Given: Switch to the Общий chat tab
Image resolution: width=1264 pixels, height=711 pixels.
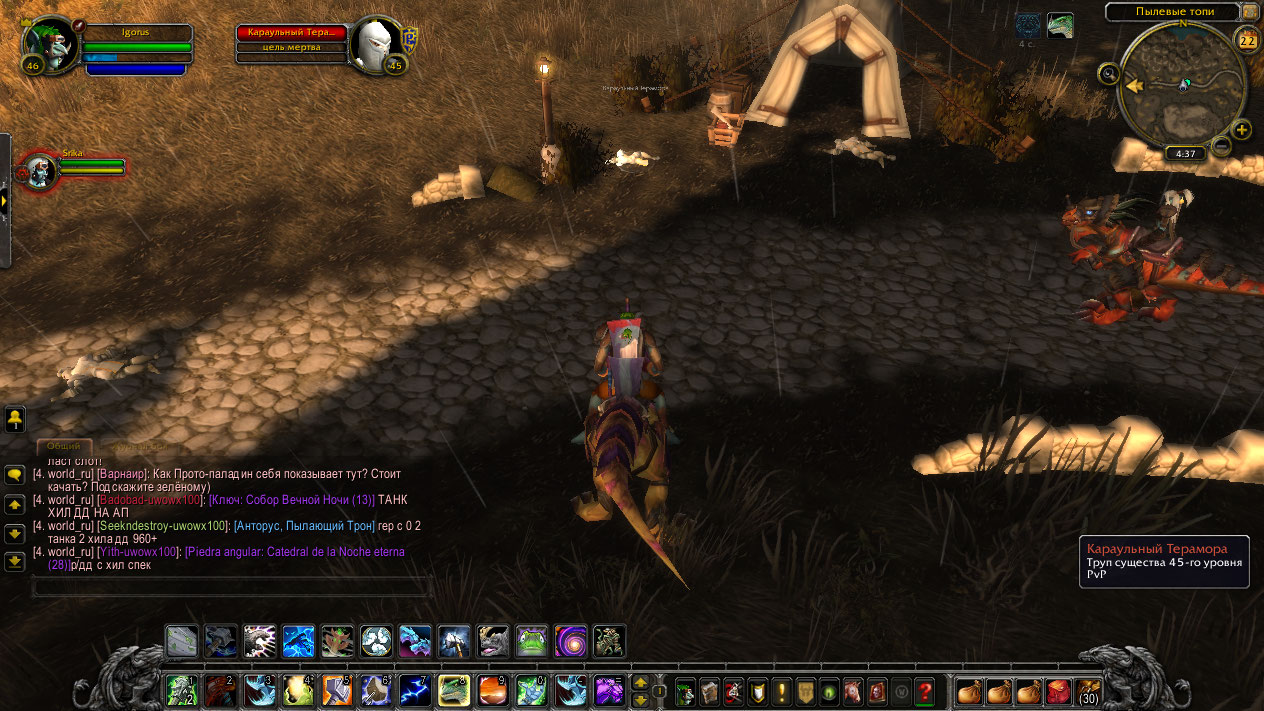Looking at the screenshot, I should coord(65,447).
